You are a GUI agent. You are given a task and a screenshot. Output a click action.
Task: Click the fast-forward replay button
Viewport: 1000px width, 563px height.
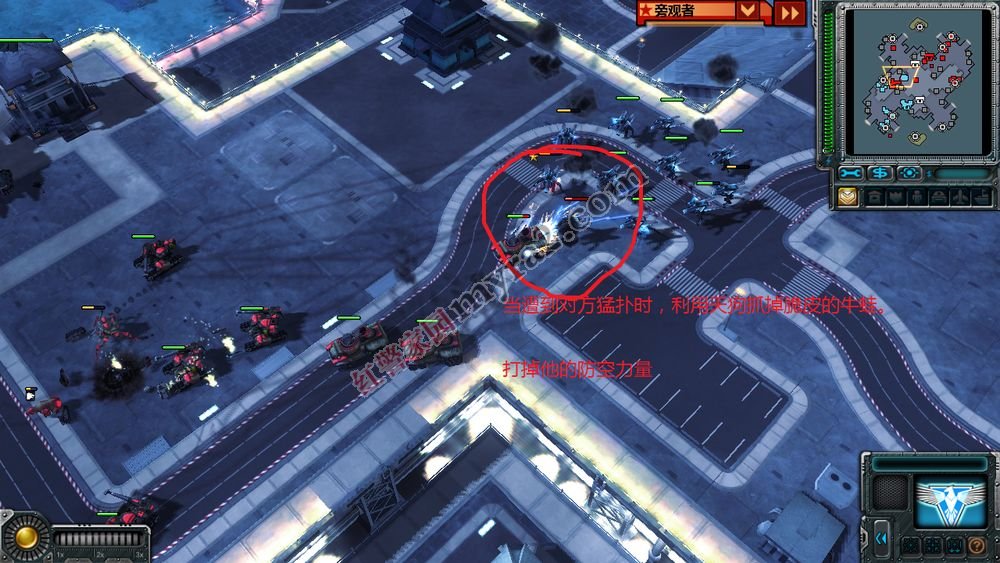point(790,12)
